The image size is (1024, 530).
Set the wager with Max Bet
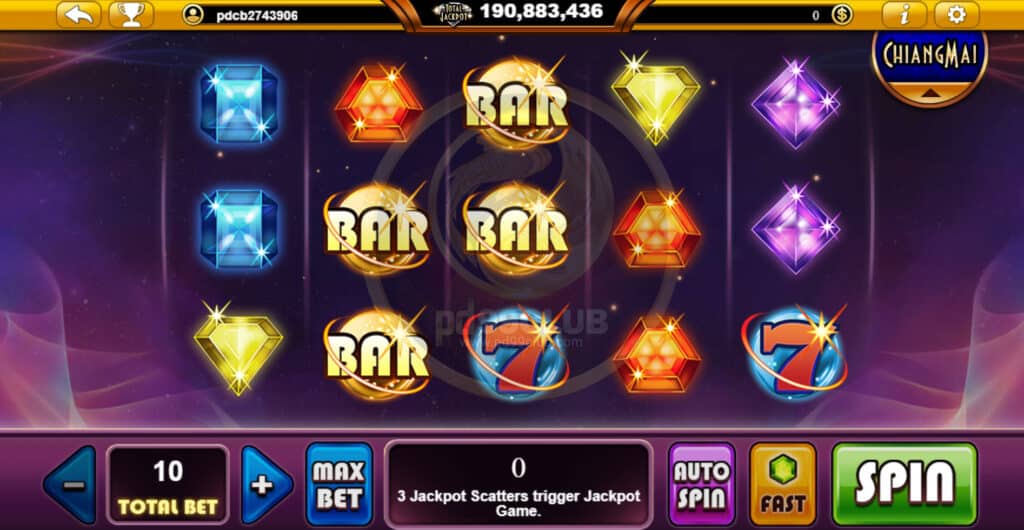[339, 484]
